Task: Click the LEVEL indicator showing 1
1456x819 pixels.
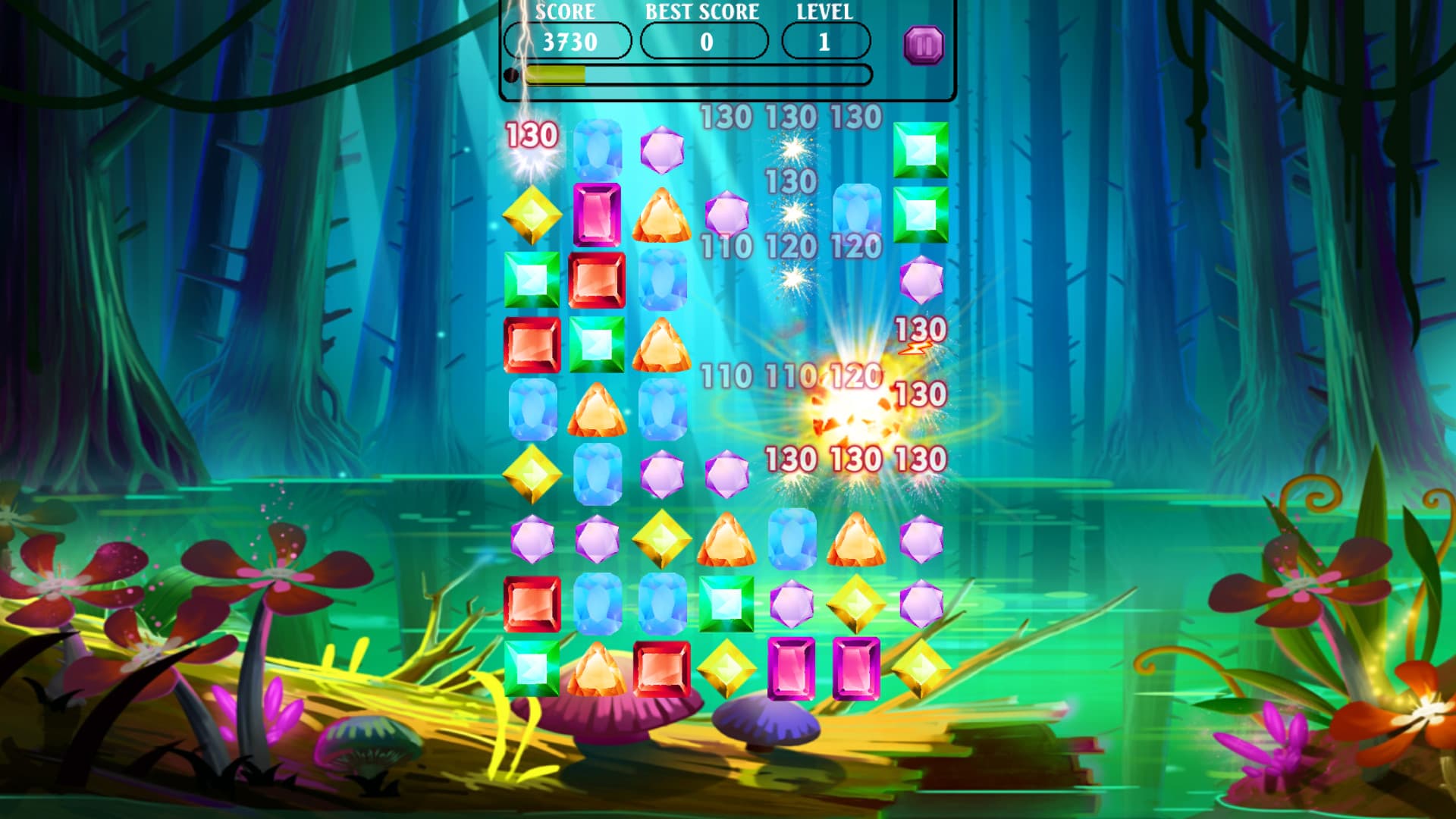Action: click(x=827, y=42)
